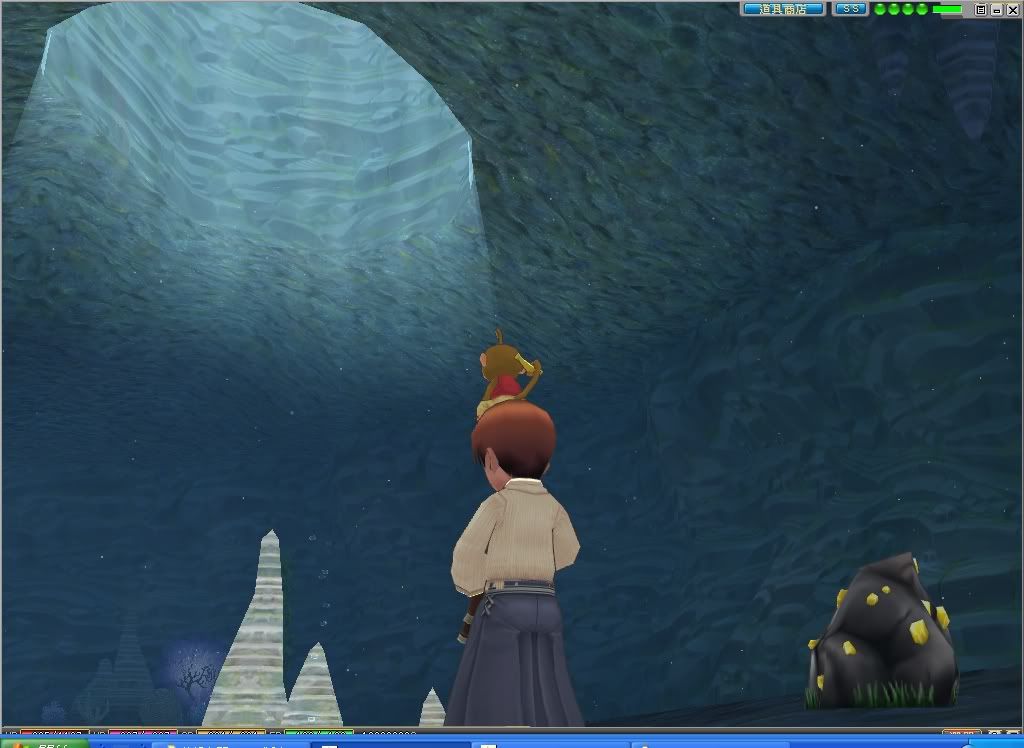1024x748 pixels.
Task: Open the game window menu icon
Action: (x=981, y=9)
